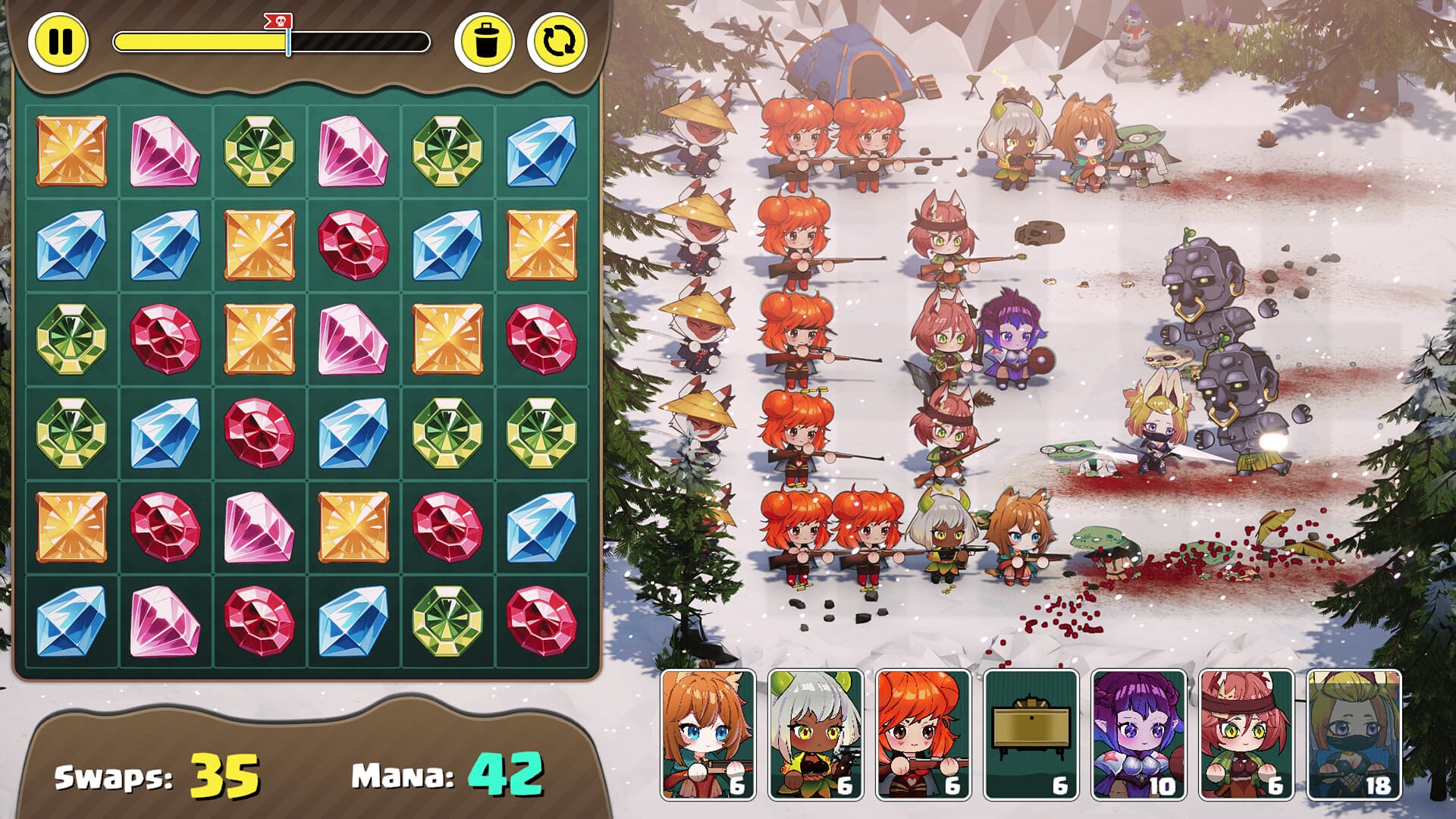Refresh the gem board with the circular arrows button

[558, 41]
